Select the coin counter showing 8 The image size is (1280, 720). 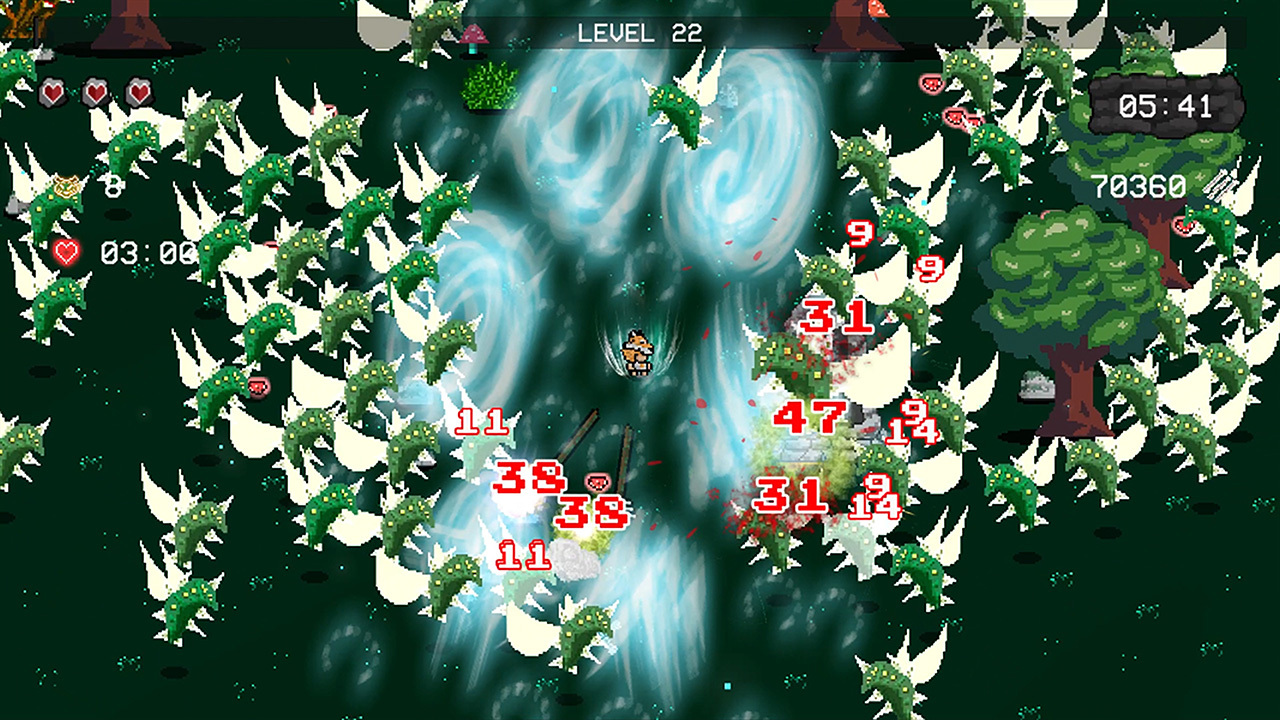point(113,188)
